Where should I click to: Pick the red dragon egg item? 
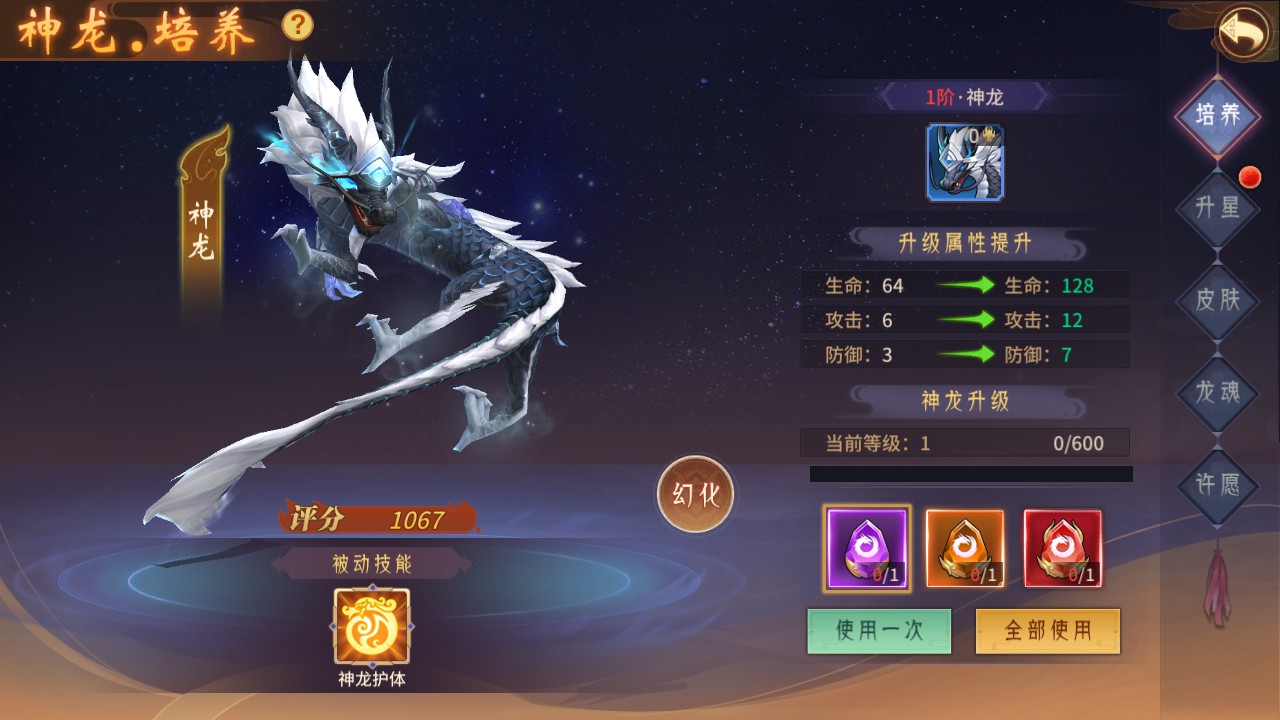click(1062, 548)
